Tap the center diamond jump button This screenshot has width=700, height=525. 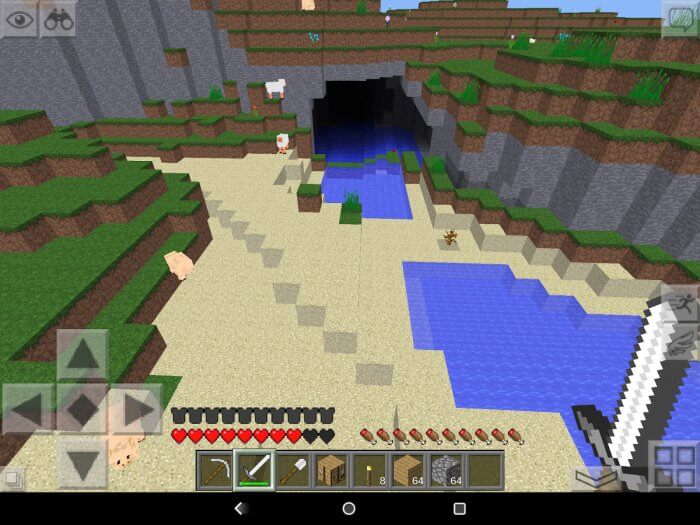82,409
